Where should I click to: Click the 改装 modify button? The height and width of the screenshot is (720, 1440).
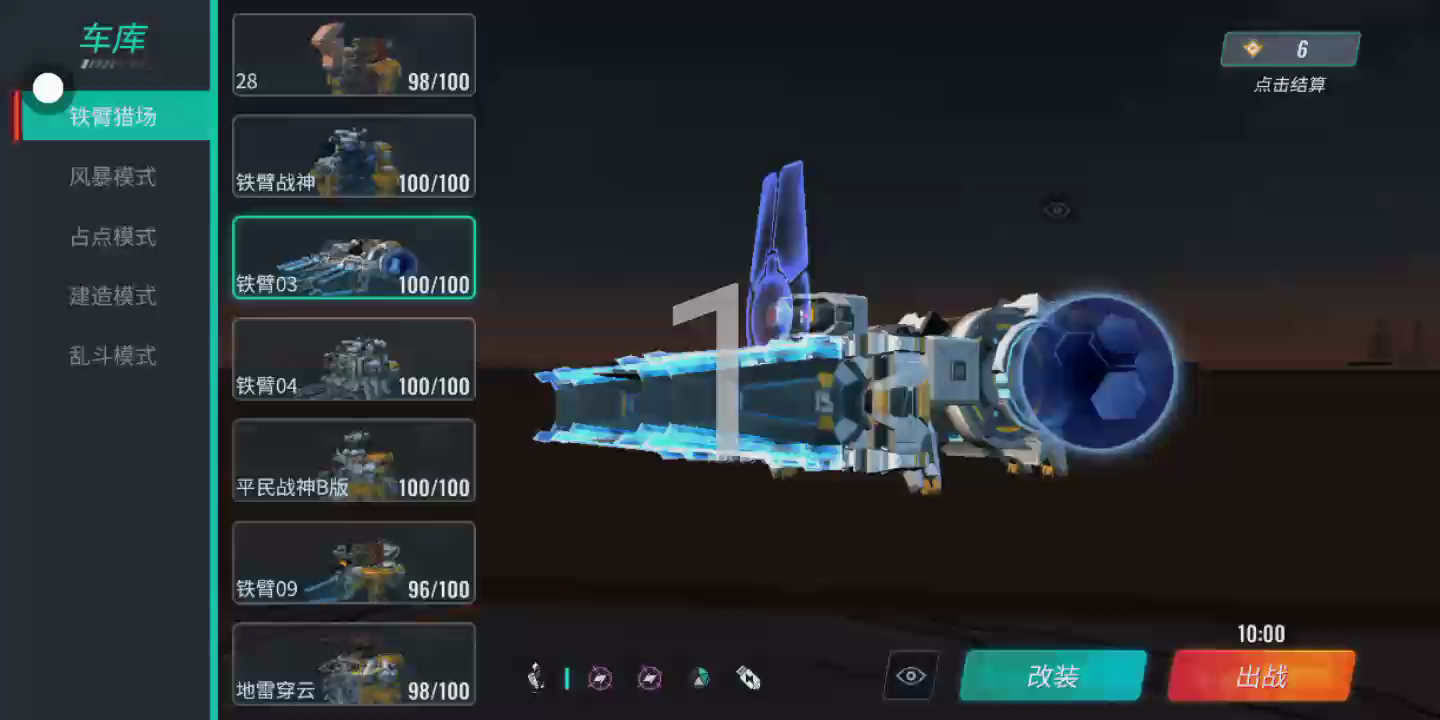point(1053,676)
